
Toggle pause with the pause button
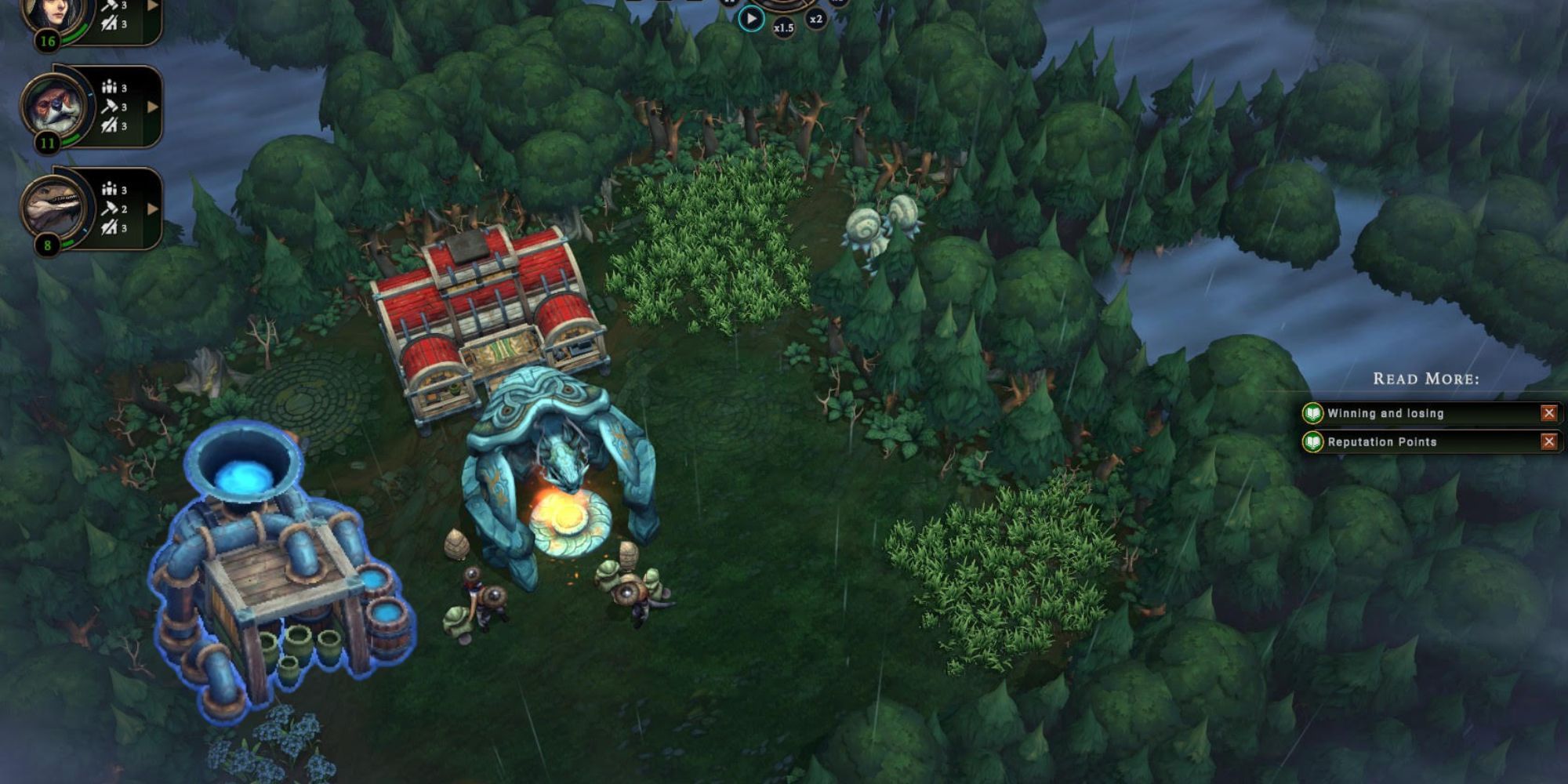pyautogui.click(x=729, y=2)
